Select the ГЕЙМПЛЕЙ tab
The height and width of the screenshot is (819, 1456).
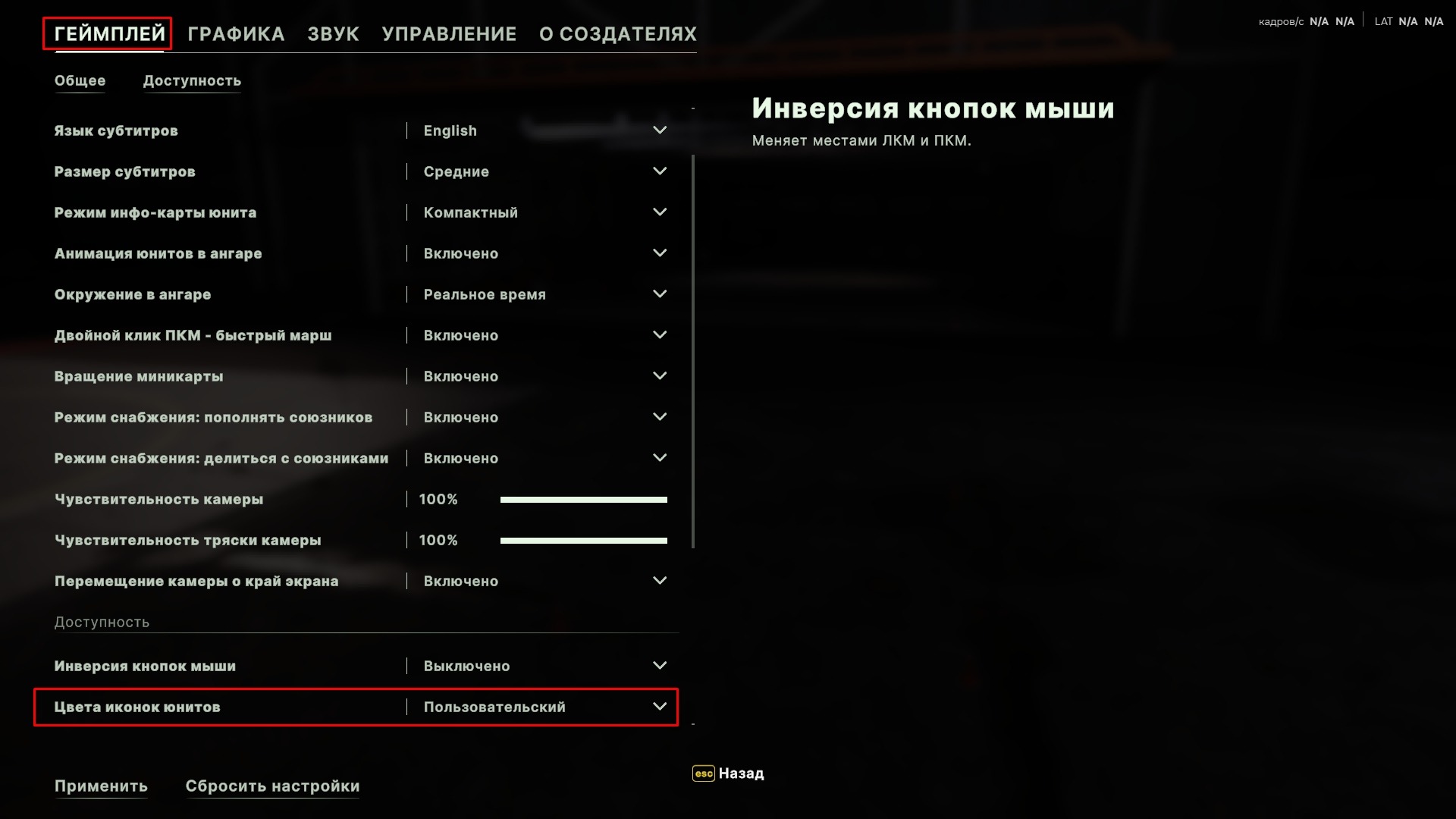[x=109, y=34]
